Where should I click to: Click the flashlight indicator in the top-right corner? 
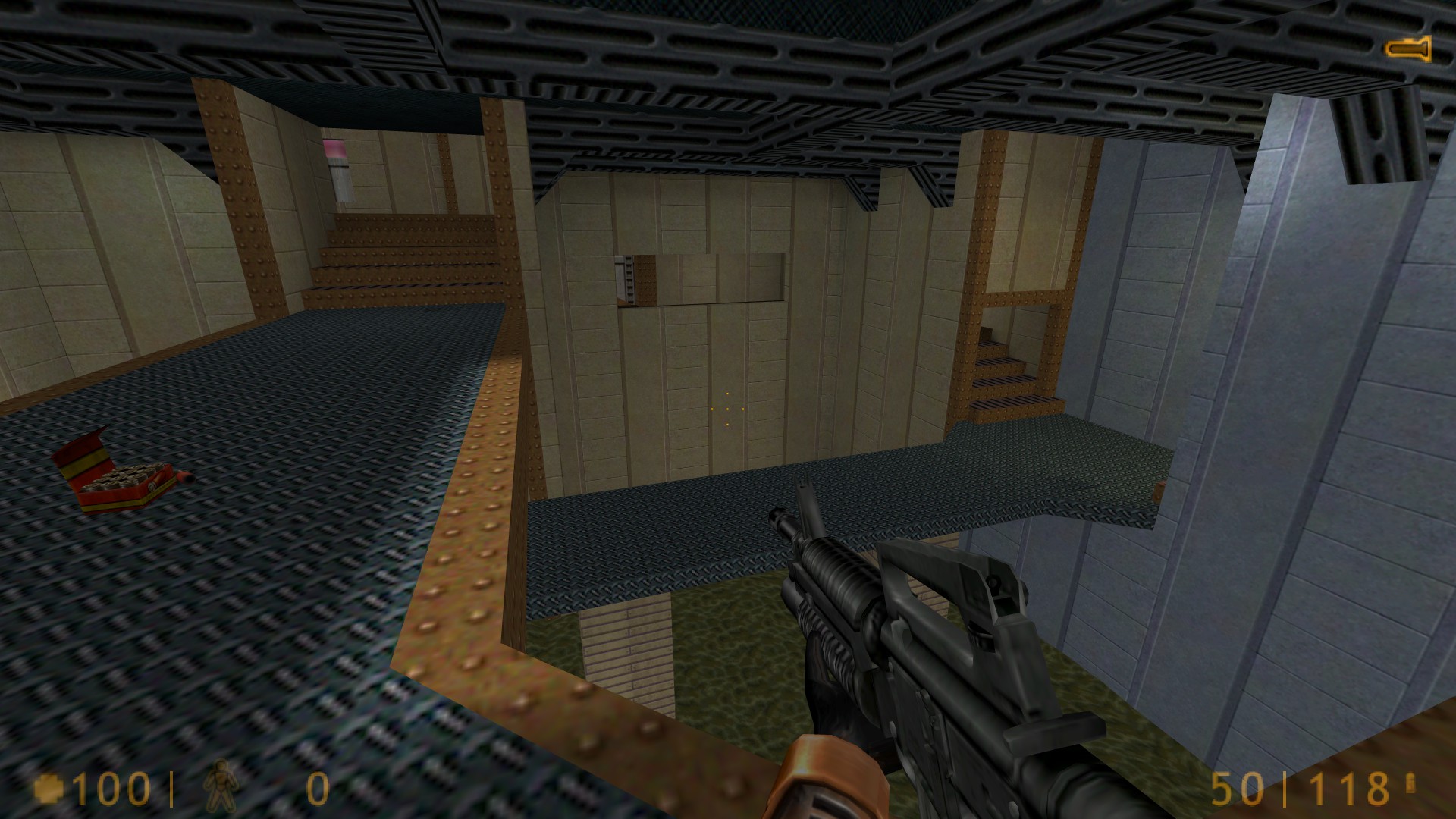click(x=1410, y=50)
